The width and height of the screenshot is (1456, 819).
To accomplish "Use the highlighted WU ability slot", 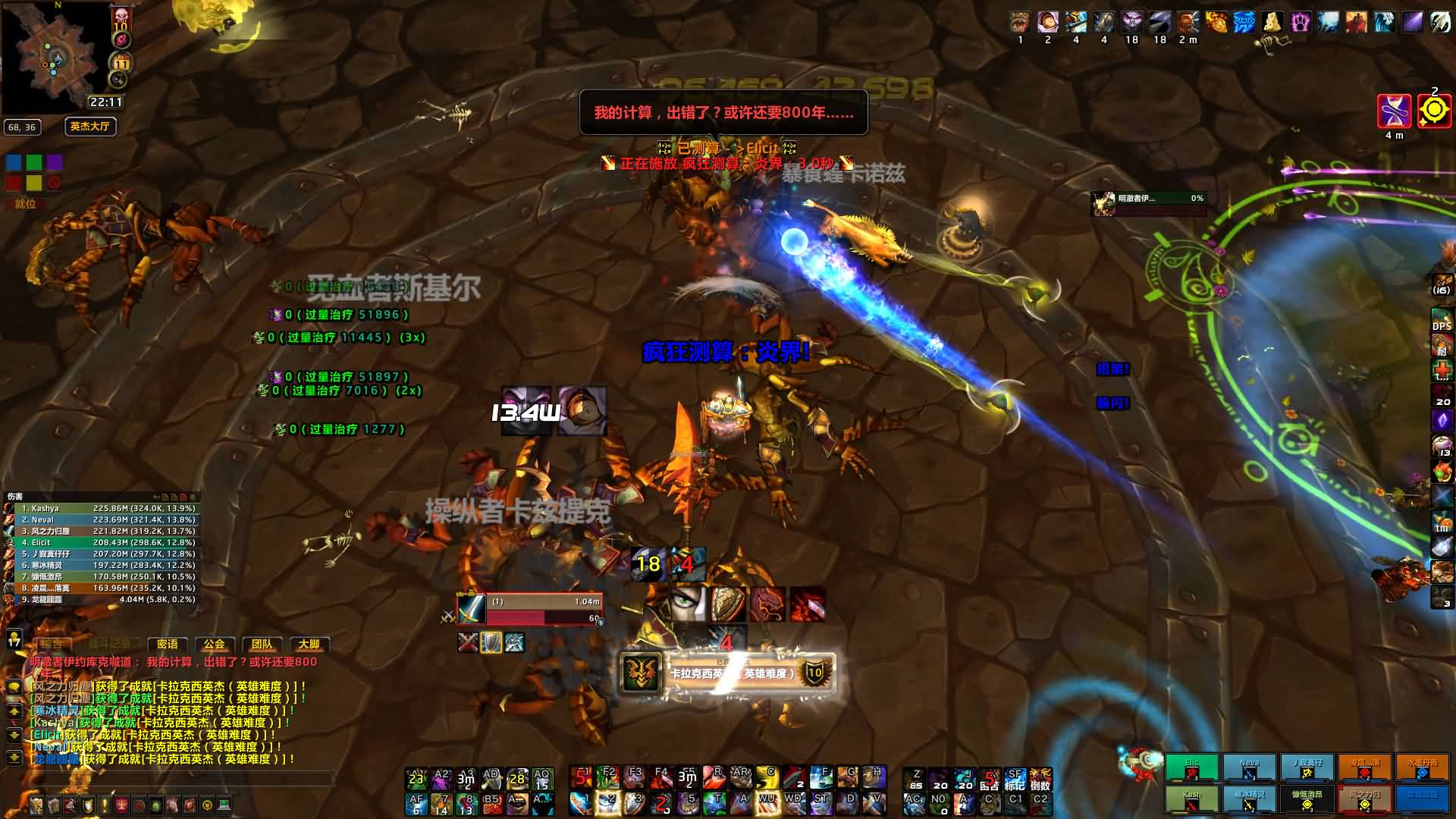I will 767,802.
